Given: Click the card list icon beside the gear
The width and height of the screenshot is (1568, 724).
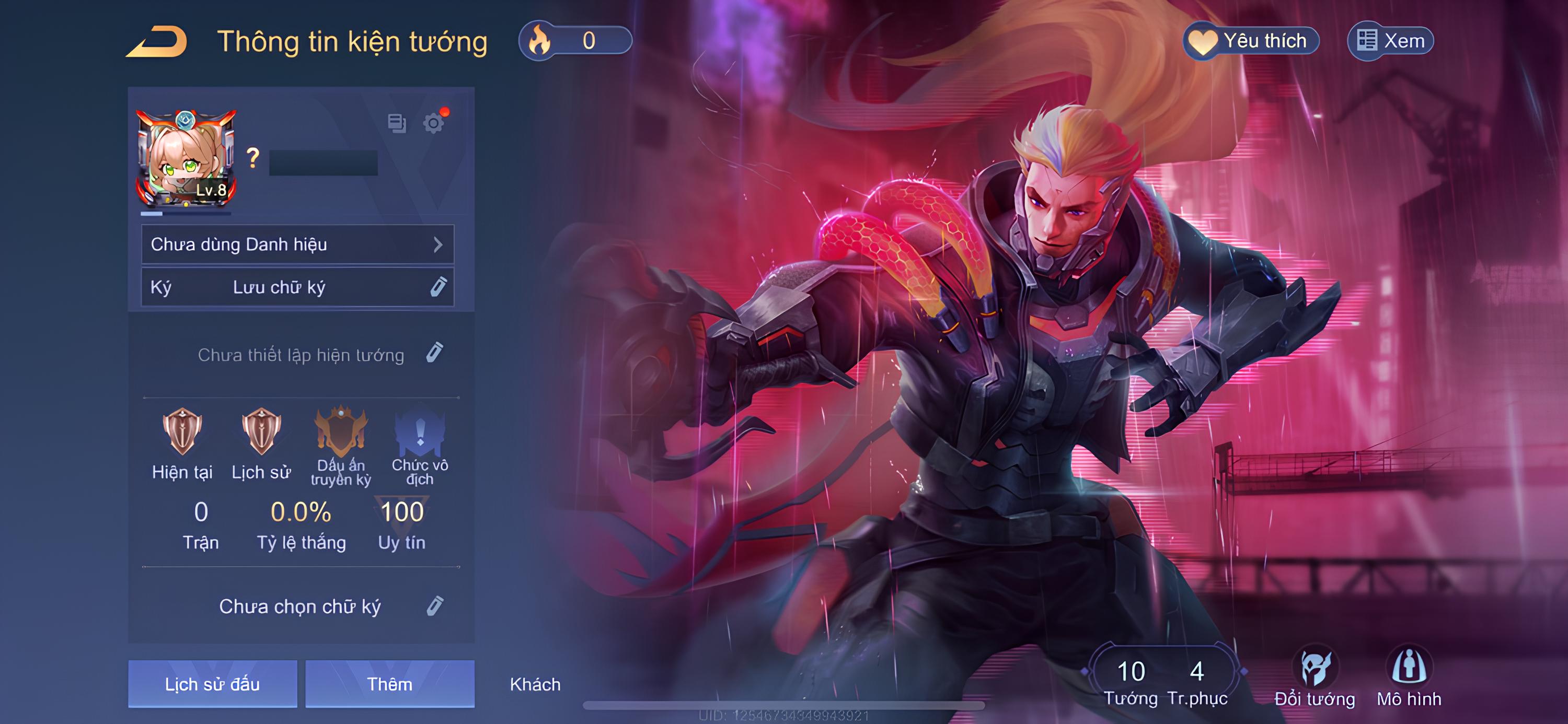Looking at the screenshot, I should (x=397, y=123).
